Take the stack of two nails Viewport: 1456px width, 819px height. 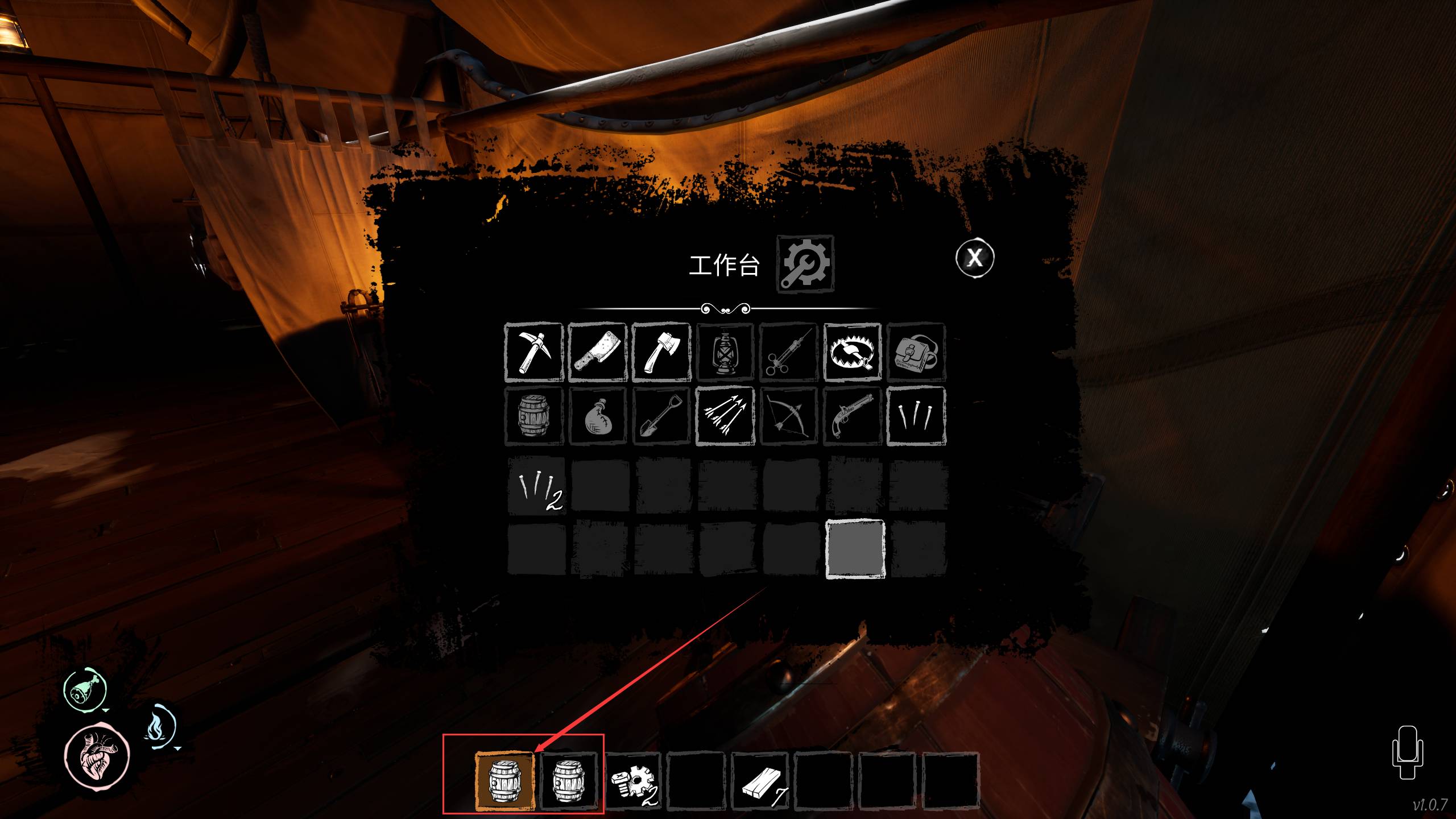point(536,486)
